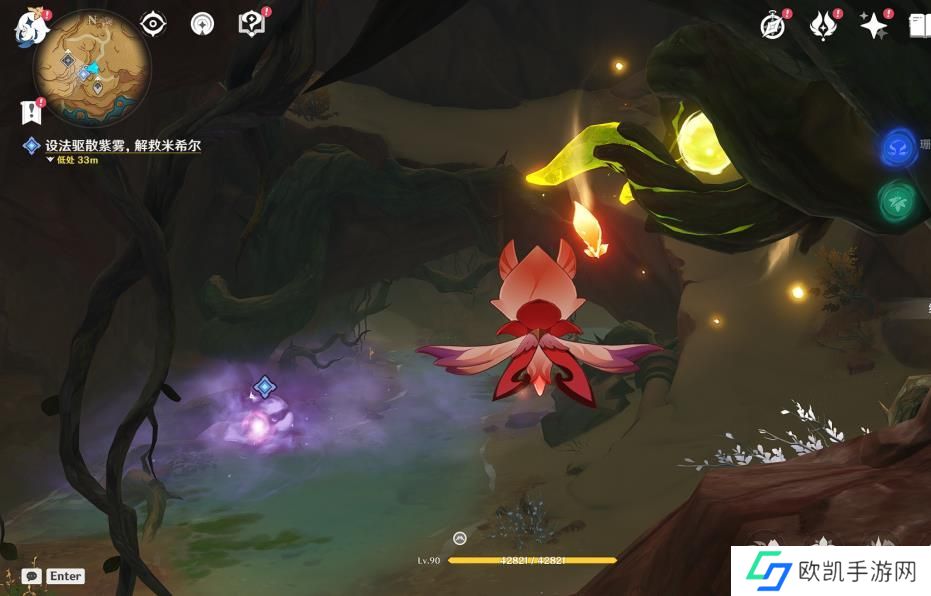Viewport: 931px width, 596px height.
Task: Open the compass events icon
Action: click(772, 27)
